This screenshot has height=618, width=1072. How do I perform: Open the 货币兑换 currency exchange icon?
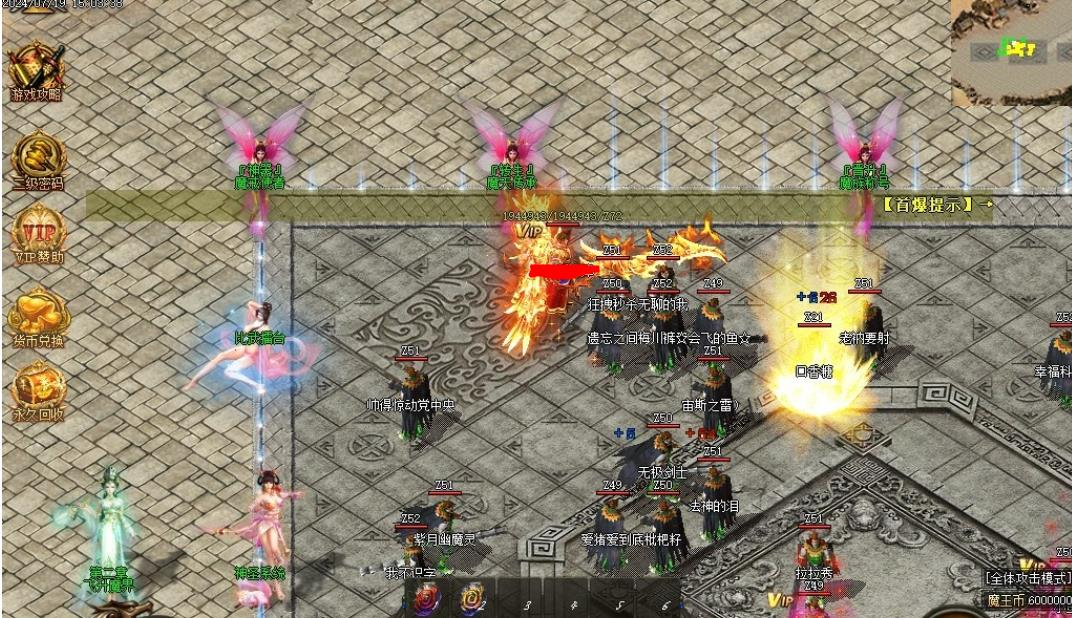click(x=38, y=315)
